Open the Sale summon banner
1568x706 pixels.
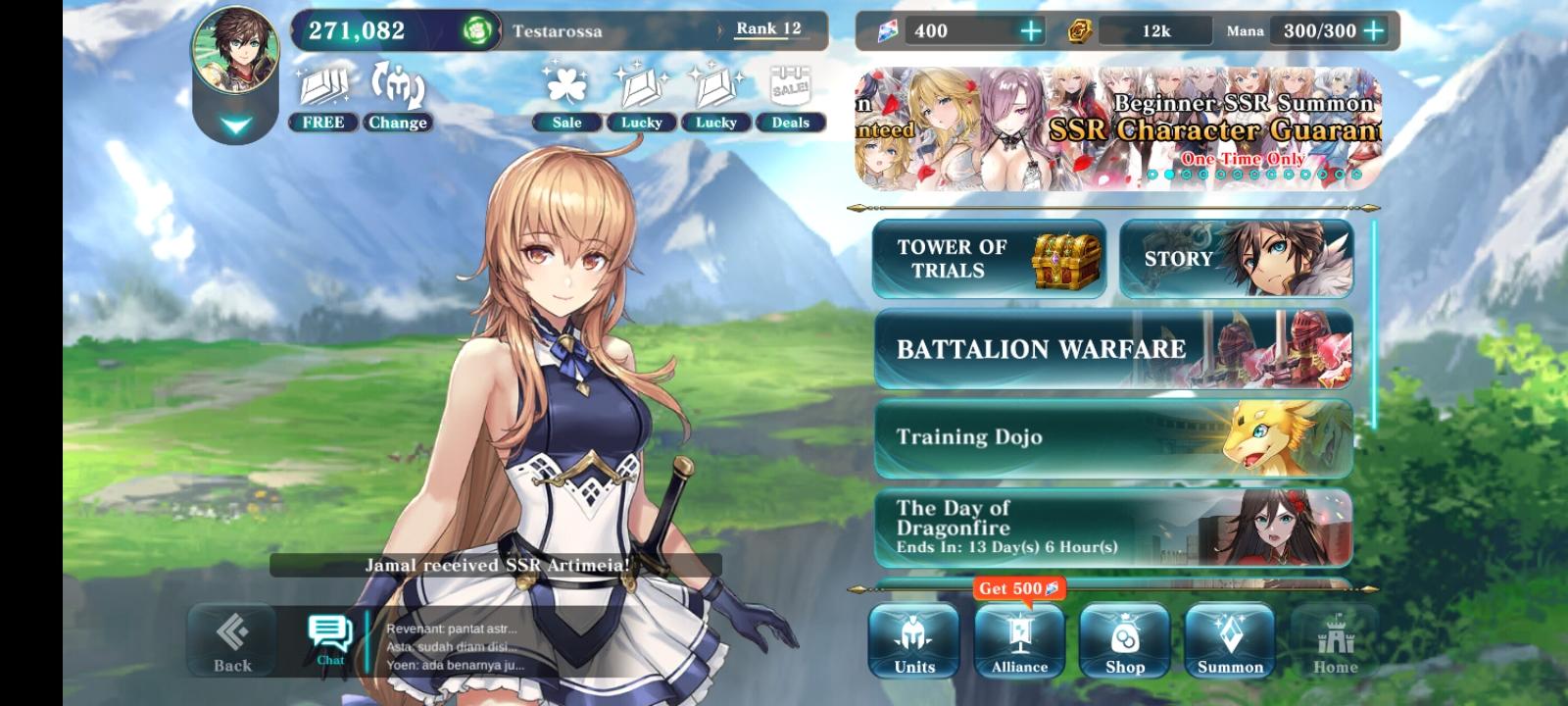[x=566, y=103]
